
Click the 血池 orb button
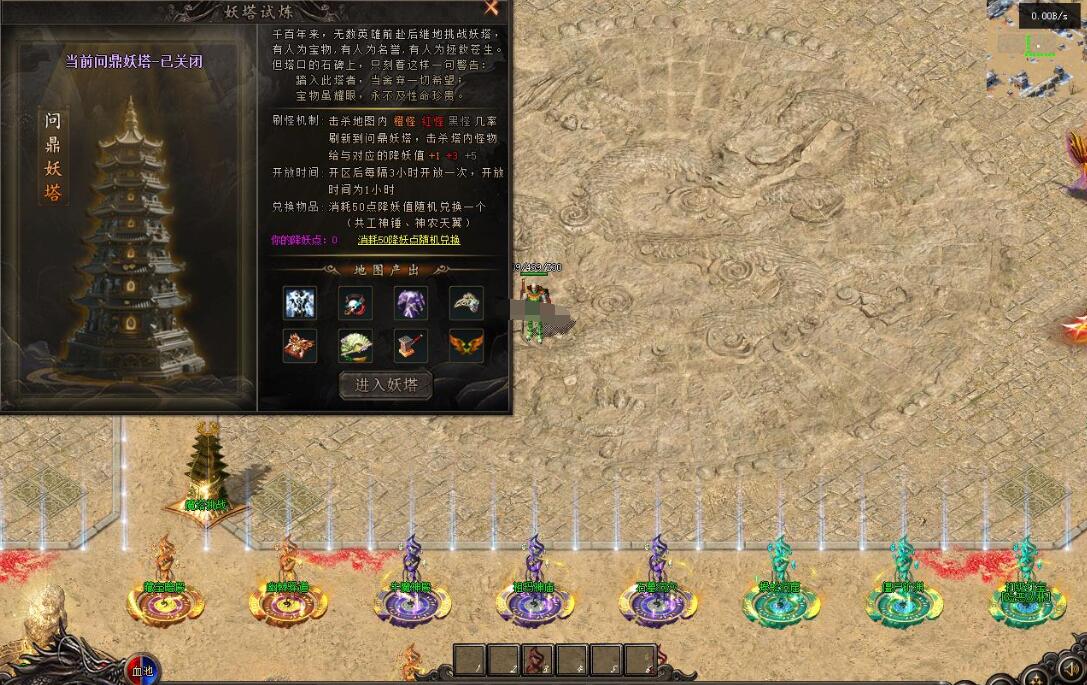point(142,669)
